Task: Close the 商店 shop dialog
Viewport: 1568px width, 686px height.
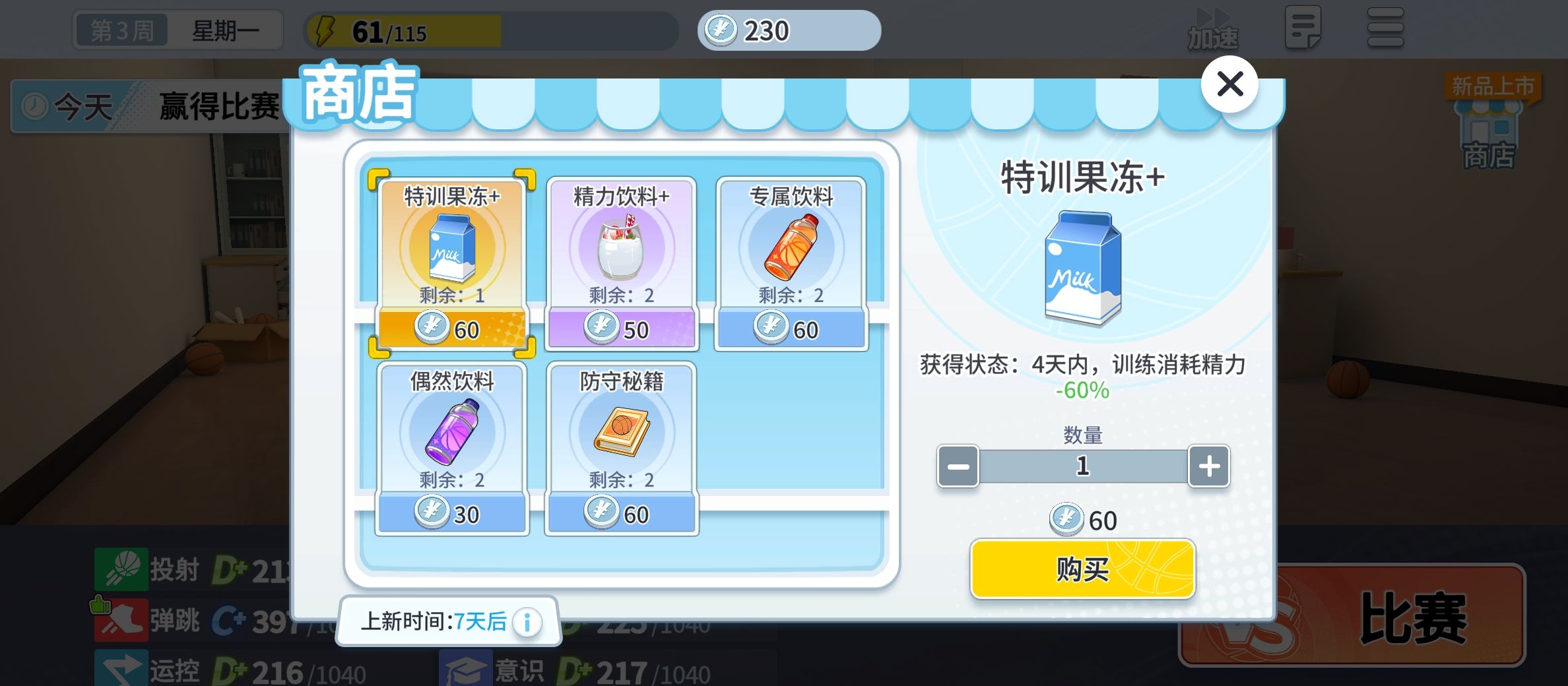Action: point(1229,84)
